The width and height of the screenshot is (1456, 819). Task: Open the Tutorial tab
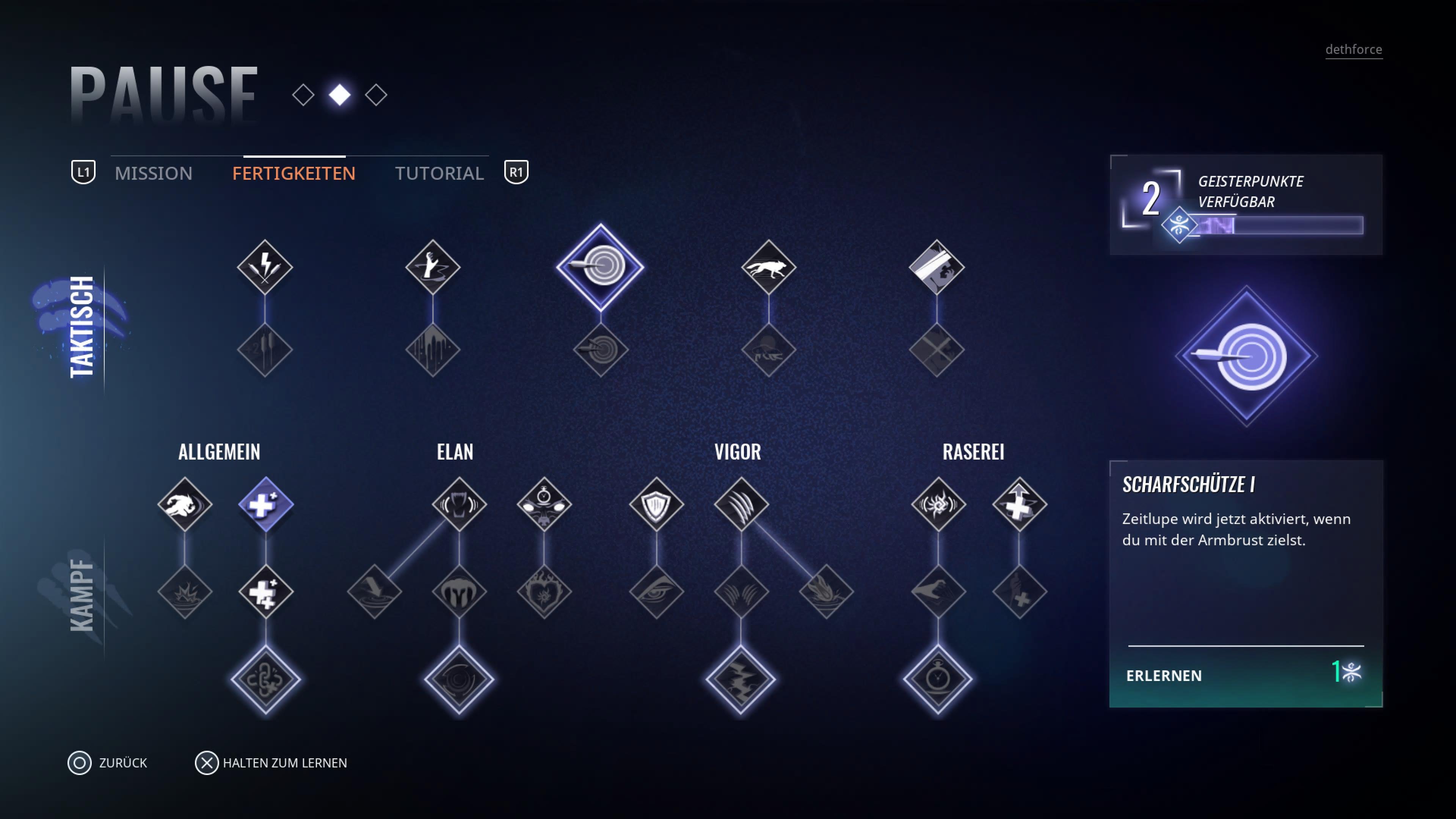click(x=439, y=173)
